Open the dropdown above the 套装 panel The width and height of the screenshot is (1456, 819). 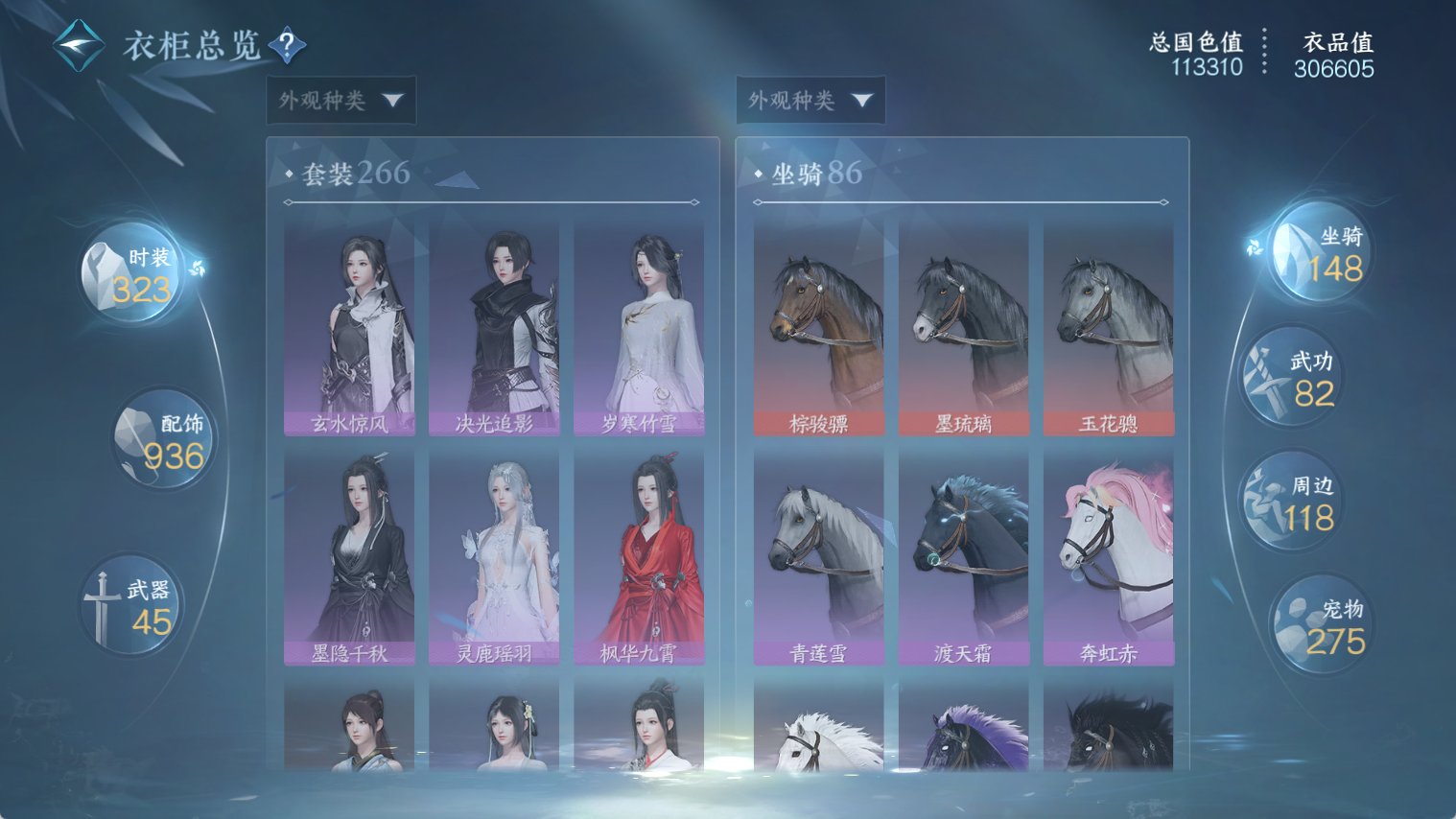coord(341,101)
